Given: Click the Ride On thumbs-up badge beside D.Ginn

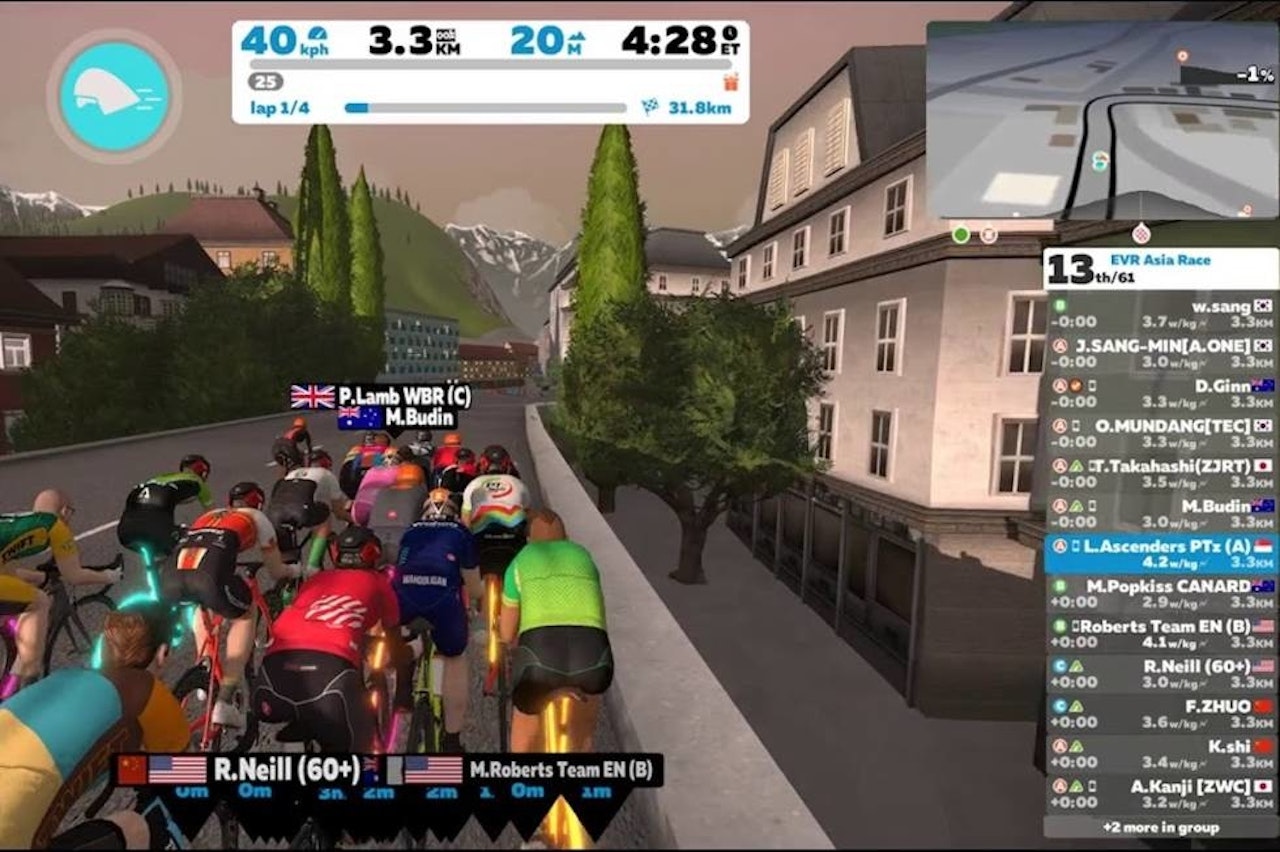Looking at the screenshot, I should [x=1077, y=386].
